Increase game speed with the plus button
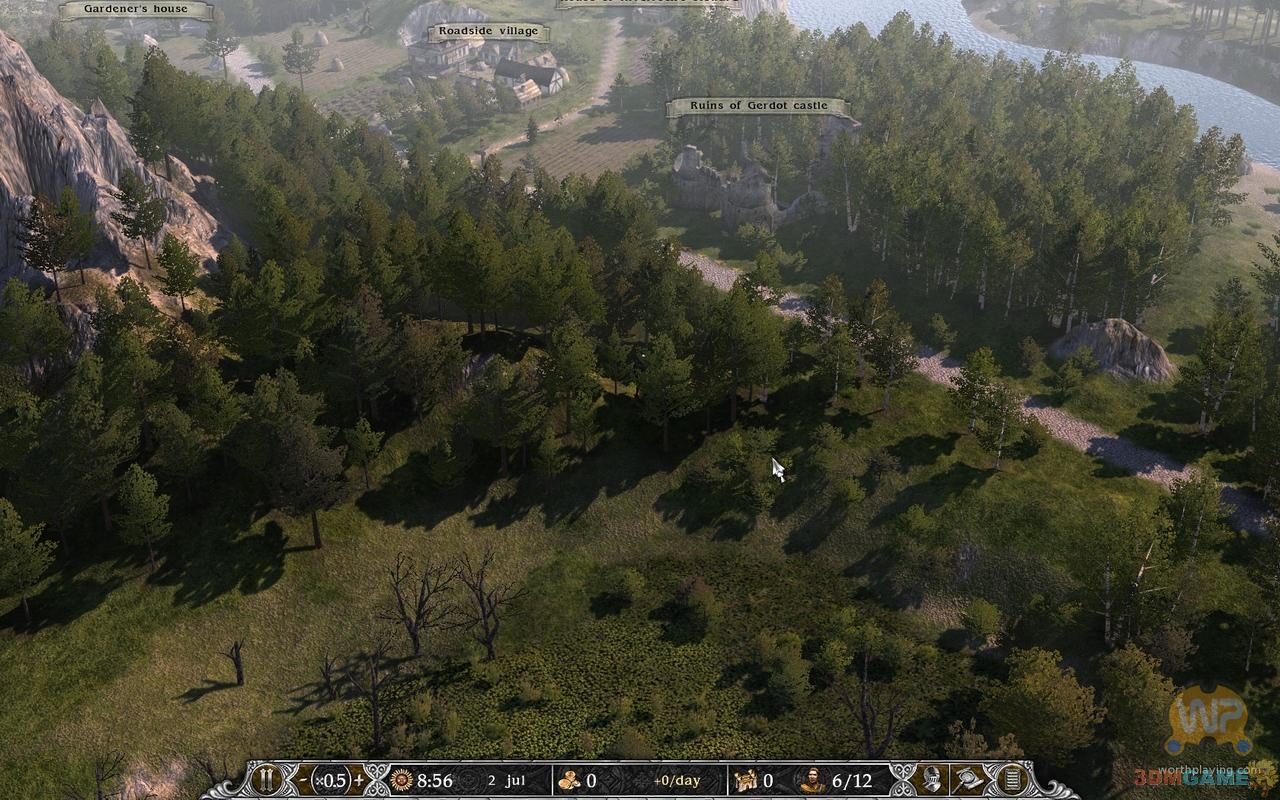This screenshot has width=1280, height=800. click(359, 780)
